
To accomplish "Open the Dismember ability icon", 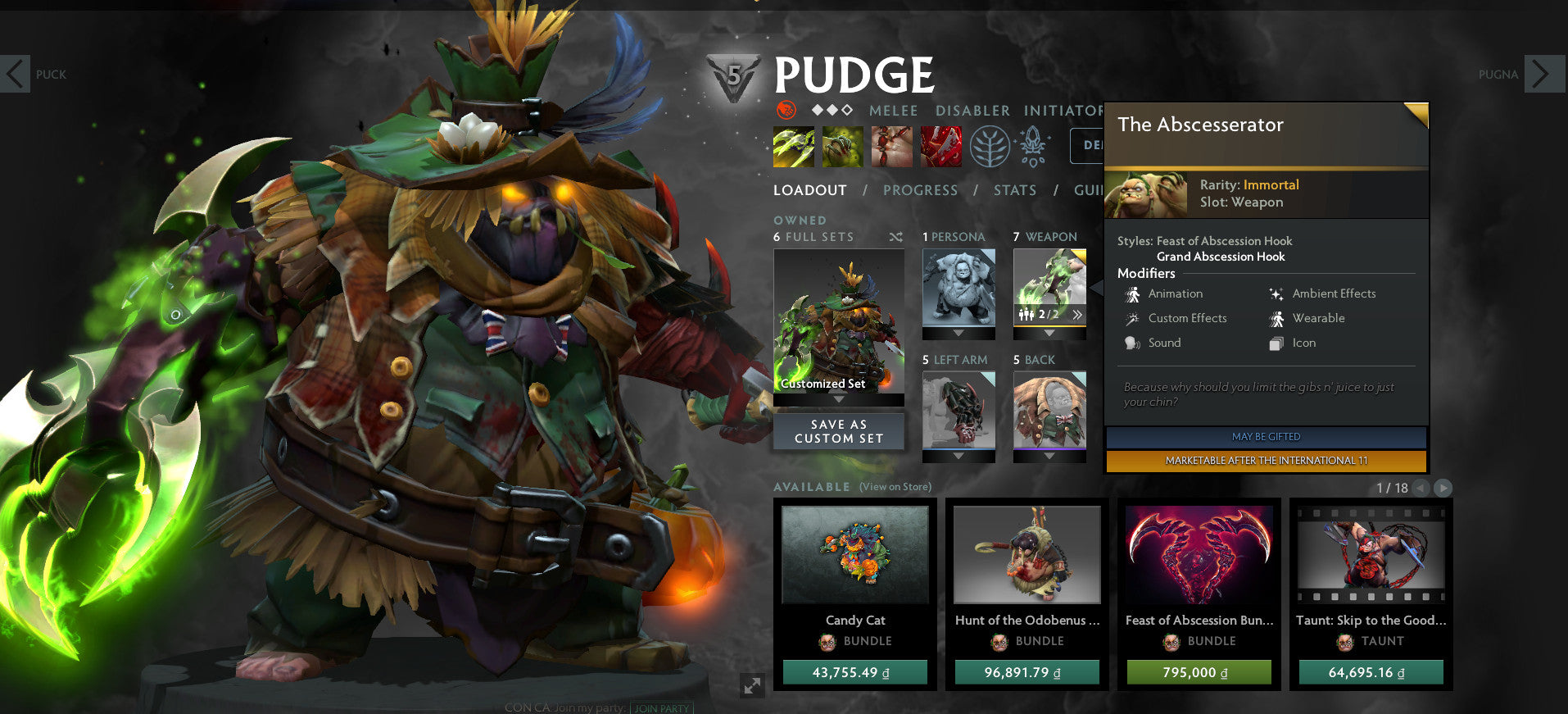I will click(940, 145).
